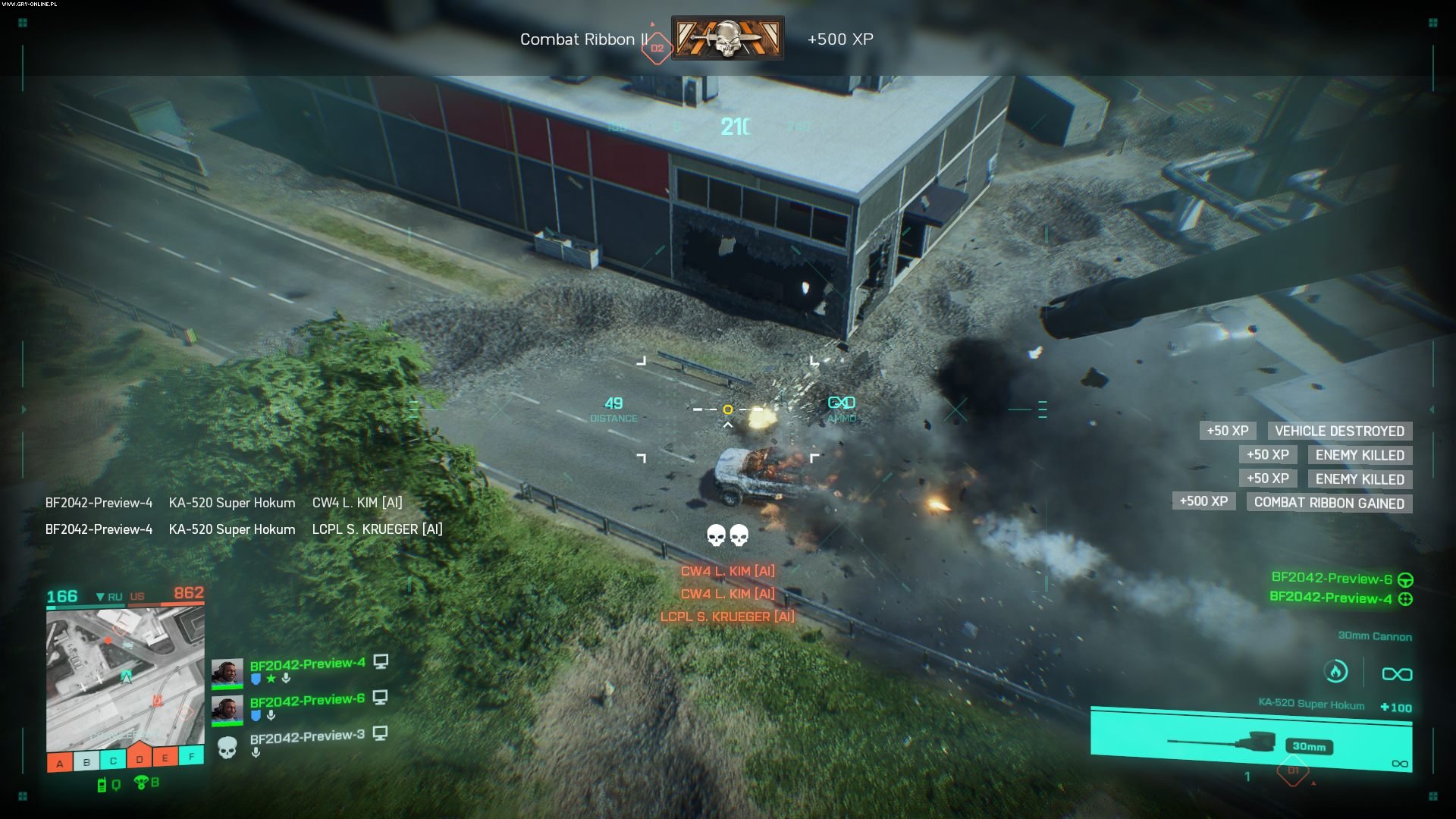Select pilot seat entry BF2042-Preview-6

(x=1332, y=579)
